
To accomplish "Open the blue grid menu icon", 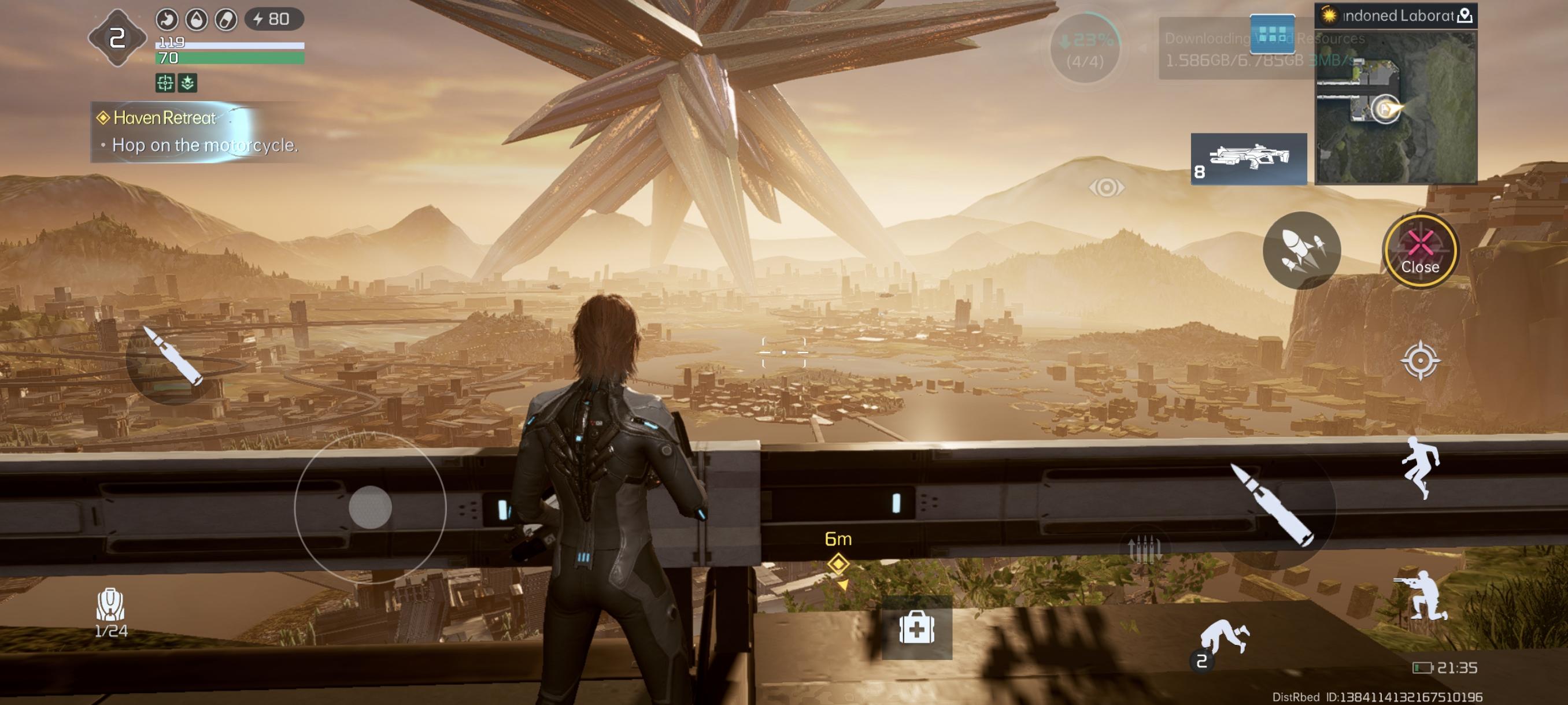I will point(1271,34).
